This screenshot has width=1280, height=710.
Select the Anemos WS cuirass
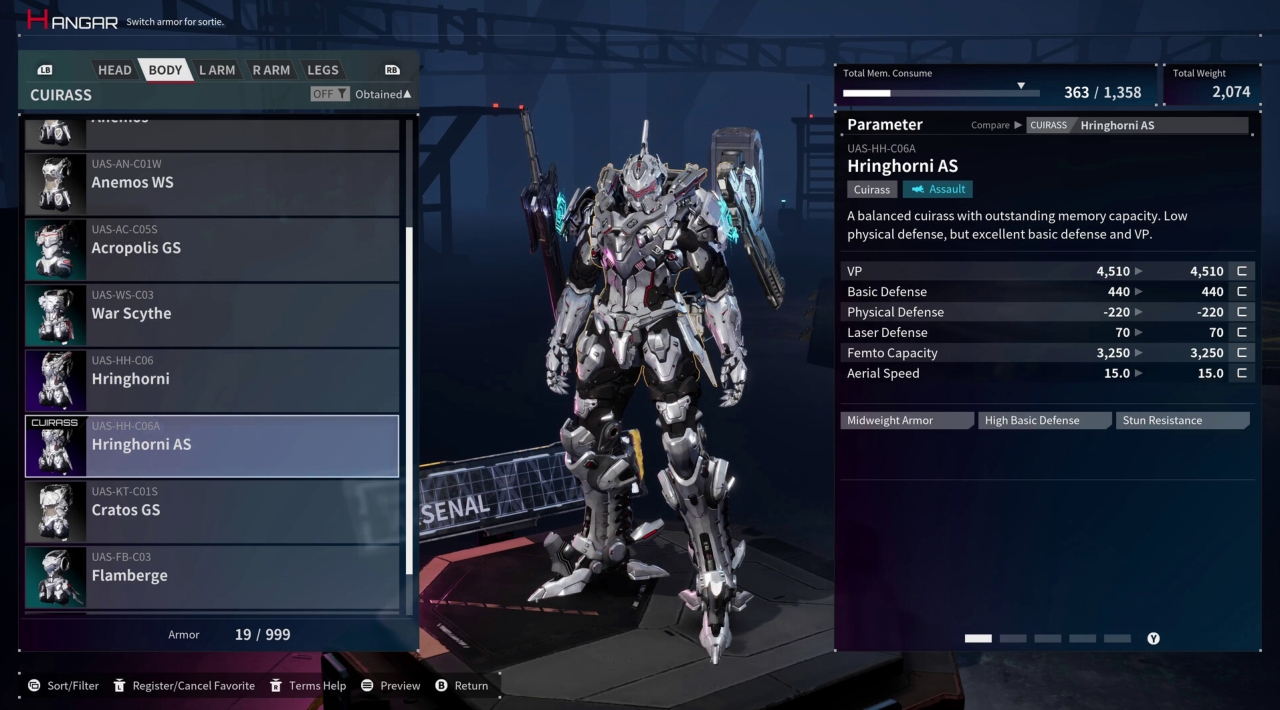click(212, 183)
